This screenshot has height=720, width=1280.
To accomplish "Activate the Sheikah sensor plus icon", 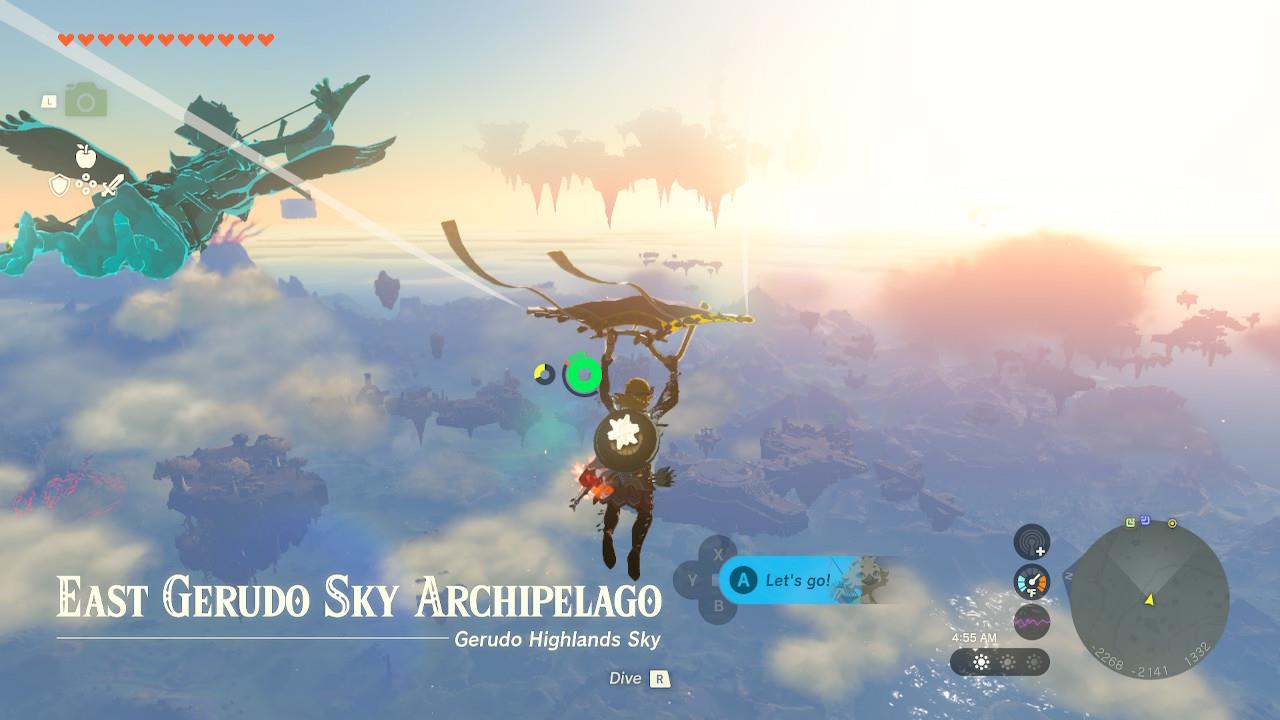I will [x=1032, y=542].
